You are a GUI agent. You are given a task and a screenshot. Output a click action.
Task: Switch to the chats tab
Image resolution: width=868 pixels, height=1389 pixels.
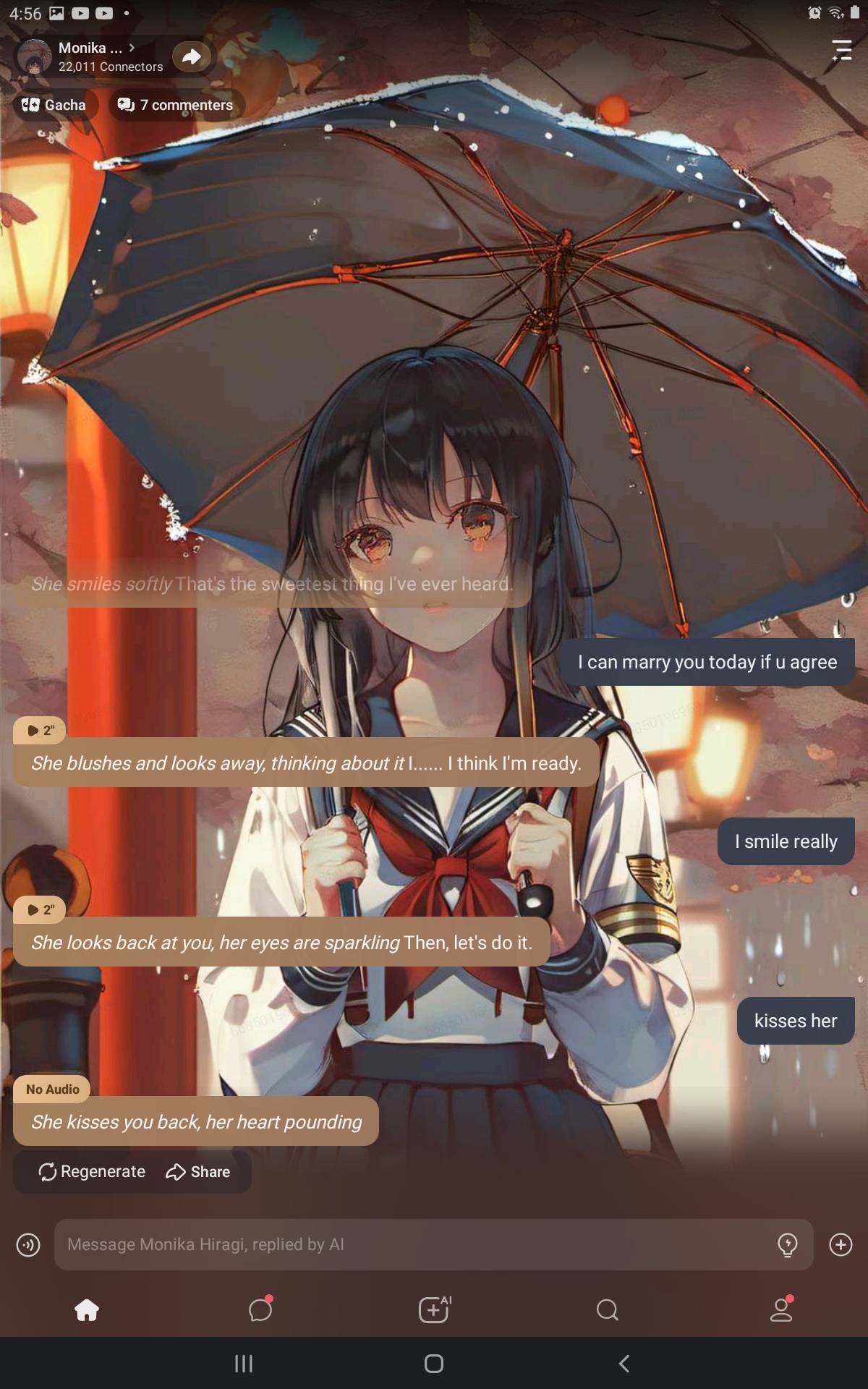pyautogui.click(x=260, y=1309)
